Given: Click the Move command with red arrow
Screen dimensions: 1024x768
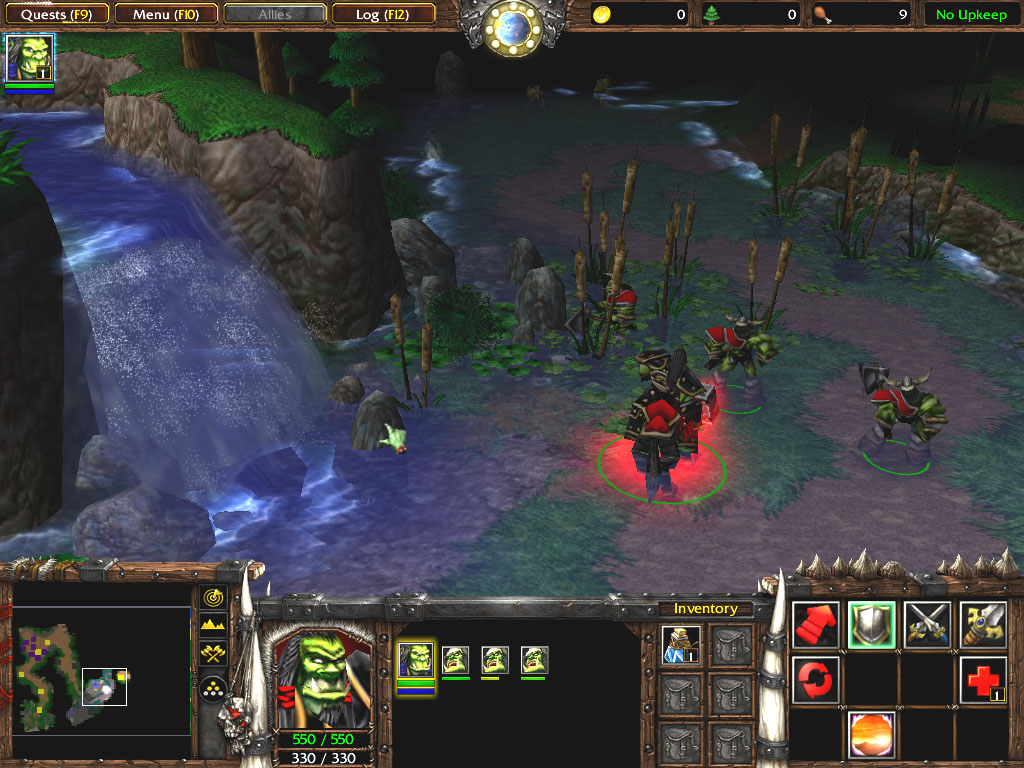Looking at the screenshot, I should tap(816, 625).
